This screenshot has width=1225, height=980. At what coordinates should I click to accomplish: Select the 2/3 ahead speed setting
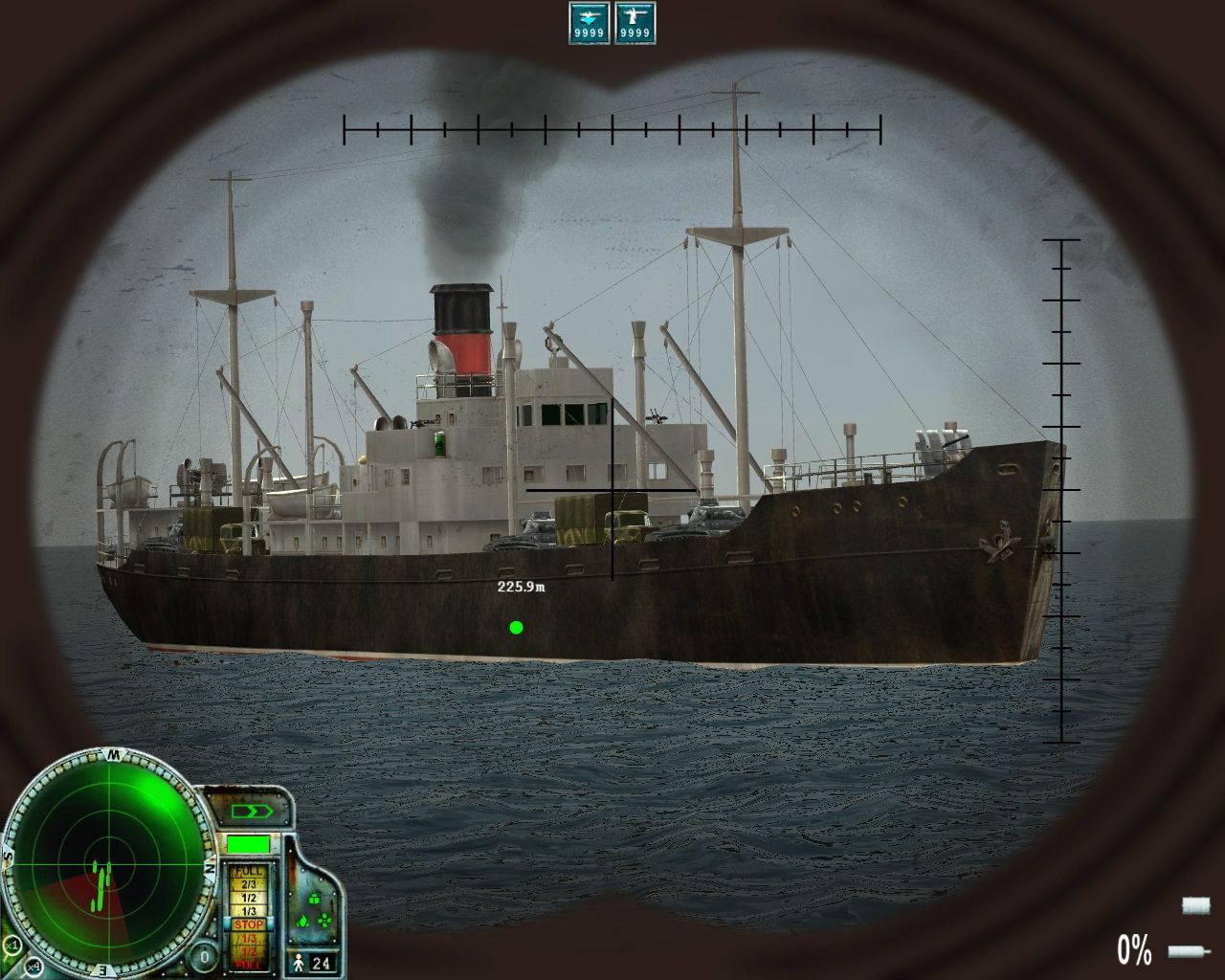(249, 884)
